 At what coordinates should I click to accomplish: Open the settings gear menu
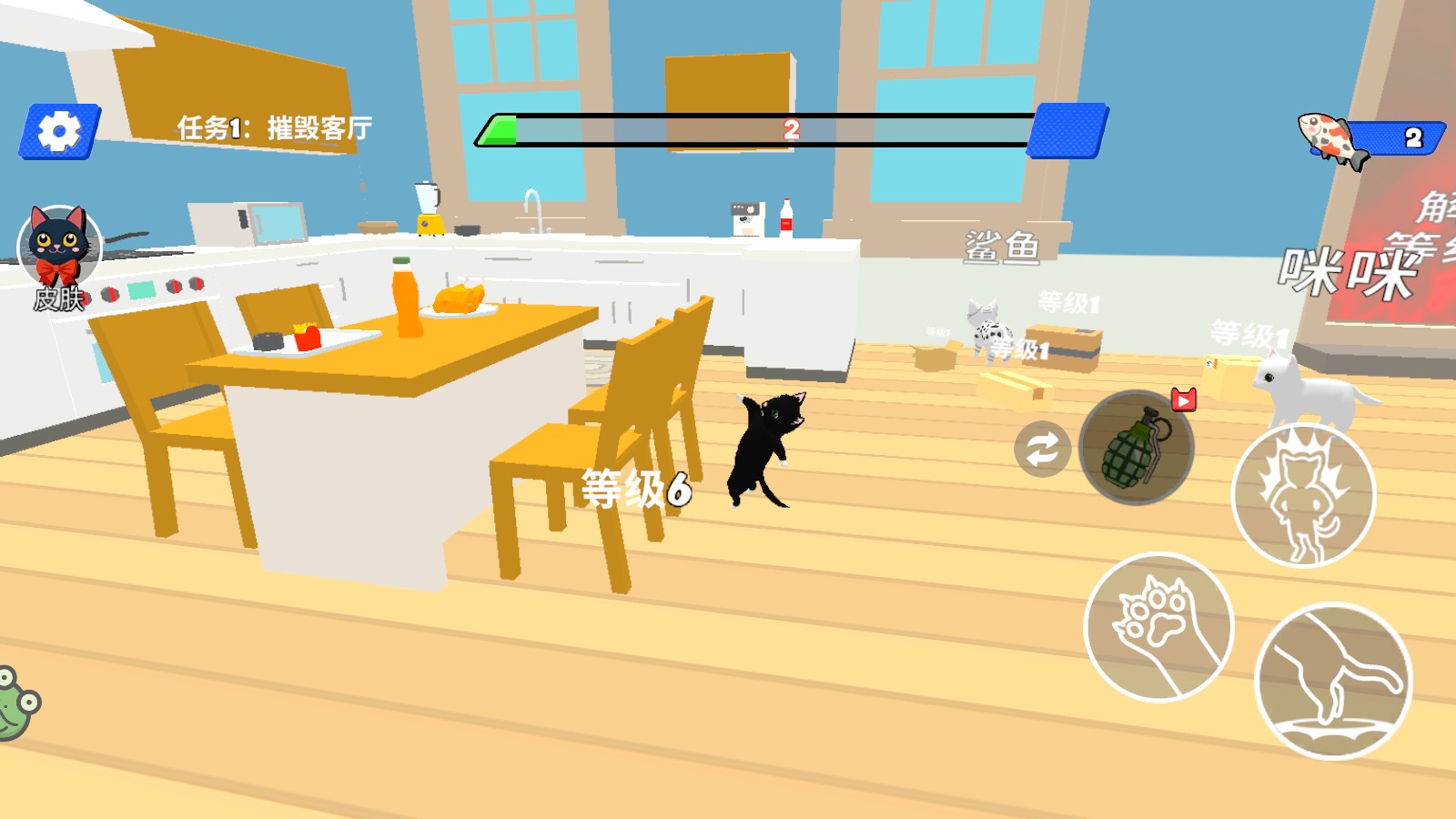pyautogui.click(x=59, y=132)
